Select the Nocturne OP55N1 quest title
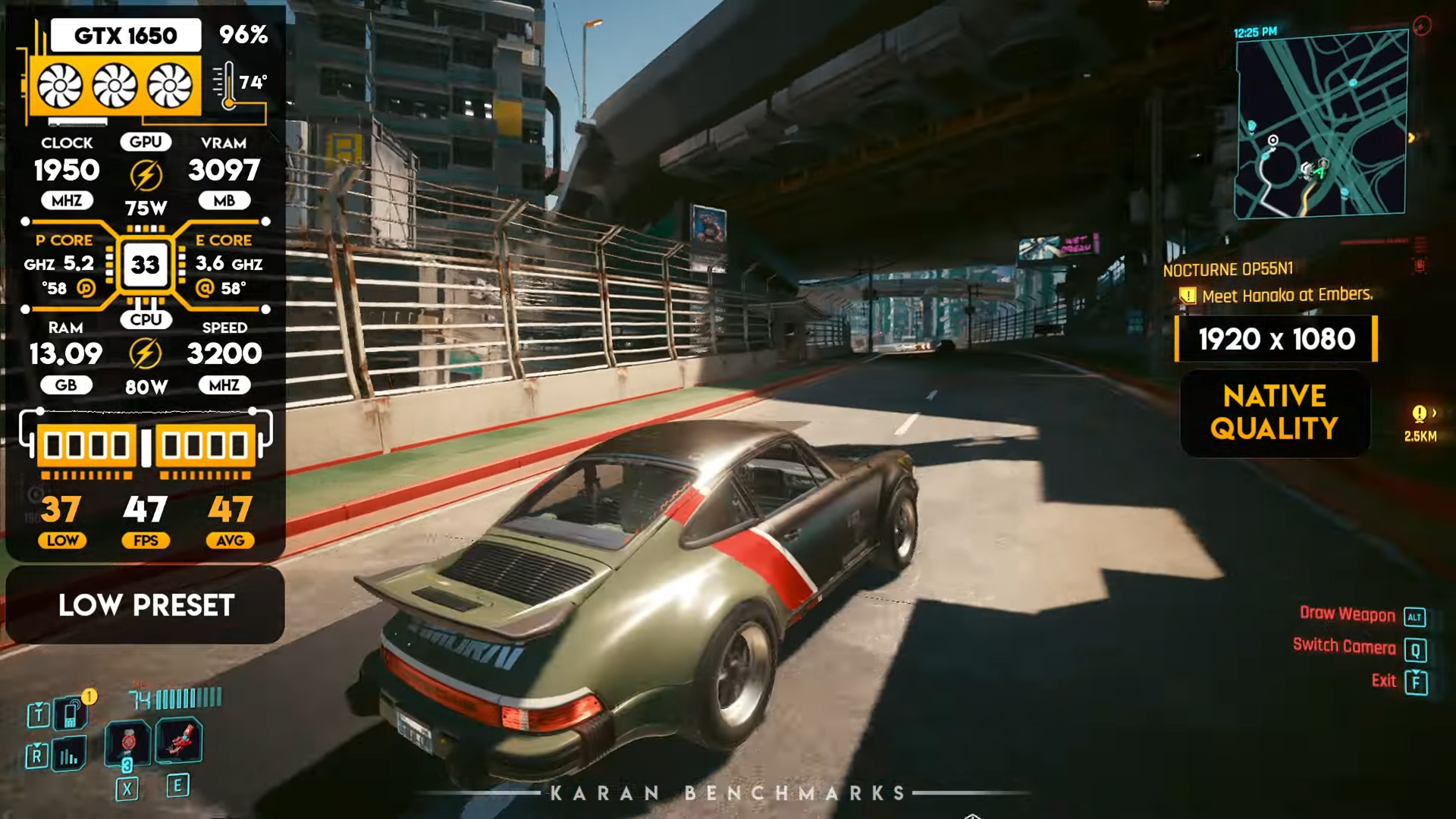This screenshot has width=1456, height=819. 1228,270
